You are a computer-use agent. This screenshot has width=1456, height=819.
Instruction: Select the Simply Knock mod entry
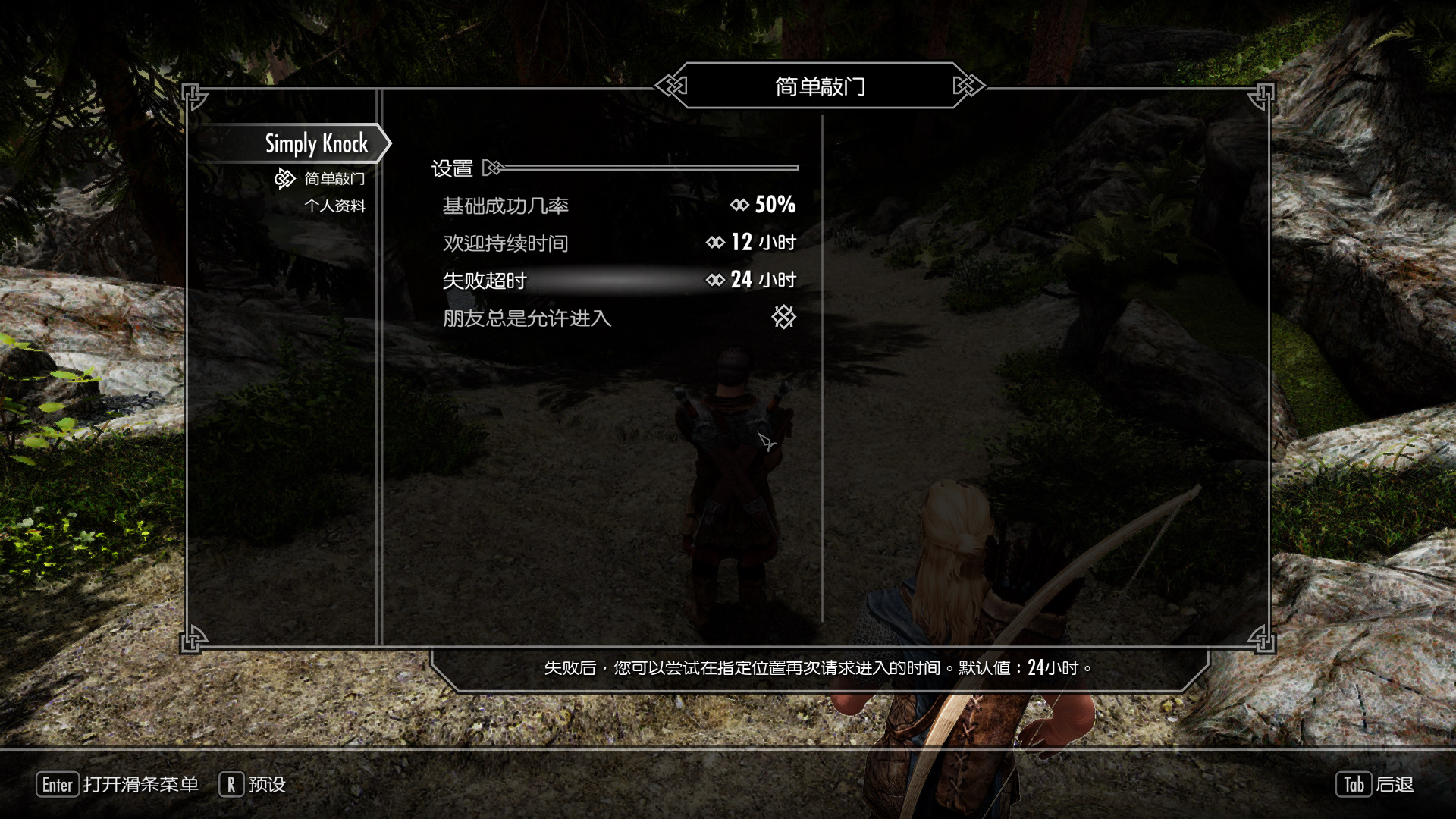pyautogui.click(x=315, y=143)
